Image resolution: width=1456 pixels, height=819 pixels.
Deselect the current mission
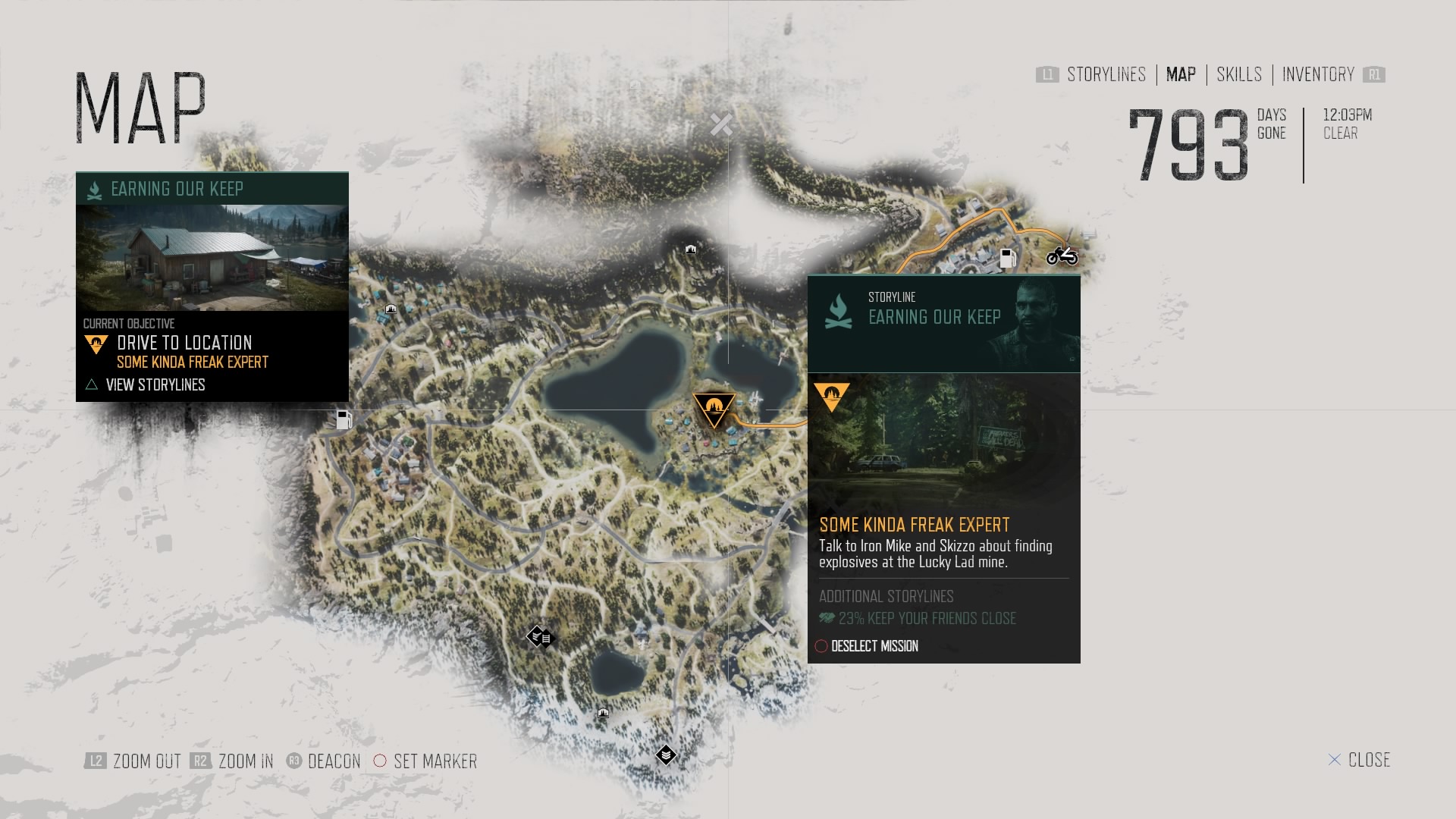pos(874,646)
